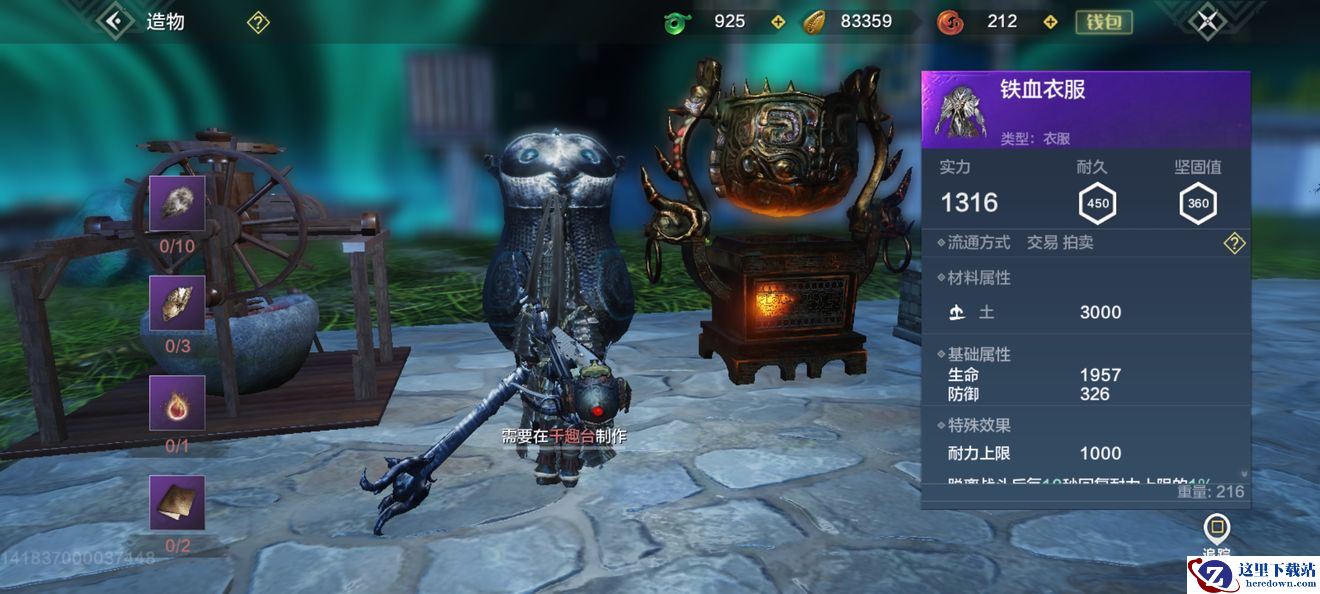Open the help icon beside 流通方式

click(1234, 243)
